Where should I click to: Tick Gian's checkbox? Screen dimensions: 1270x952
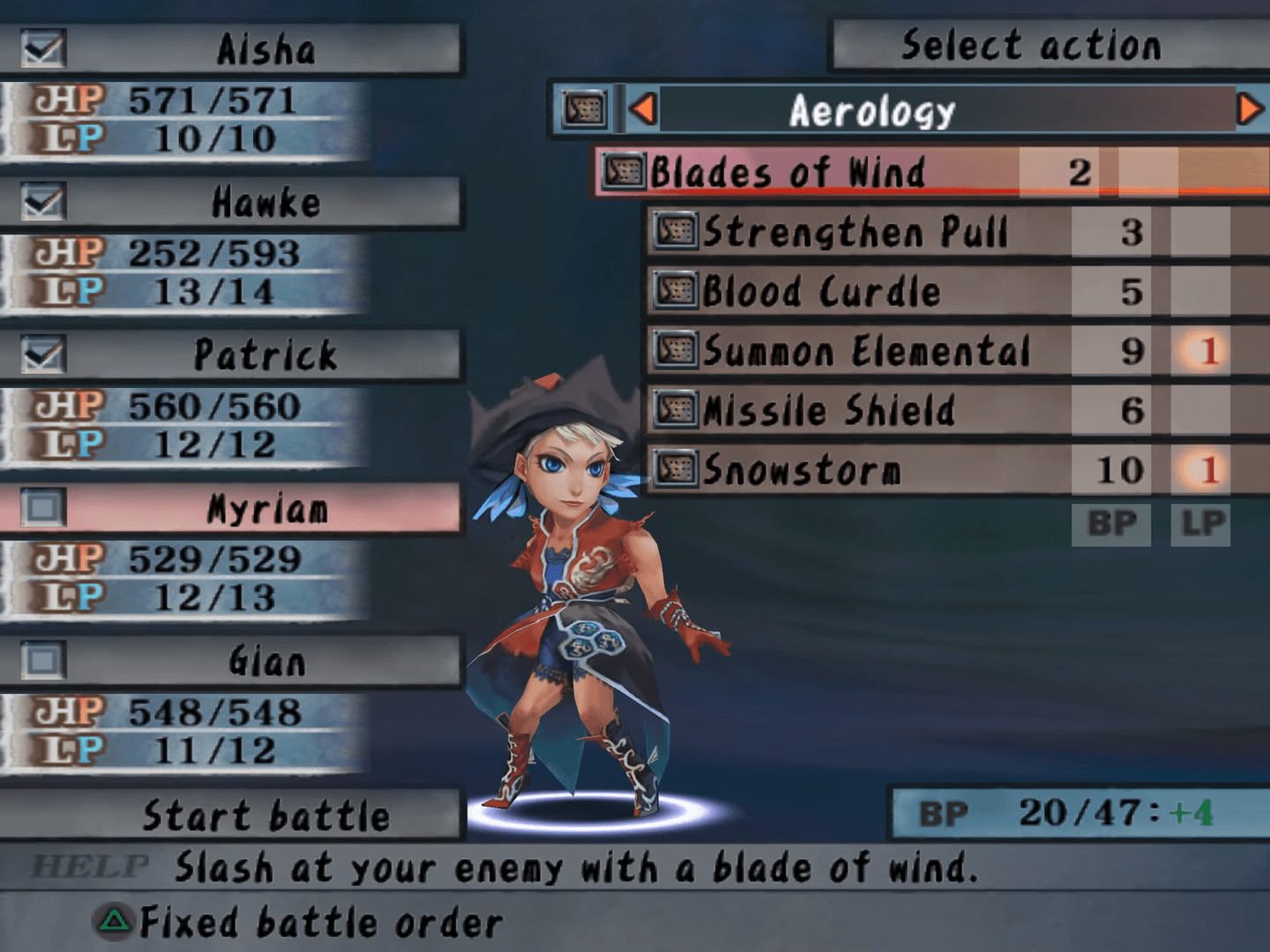[x=42, y=661]
